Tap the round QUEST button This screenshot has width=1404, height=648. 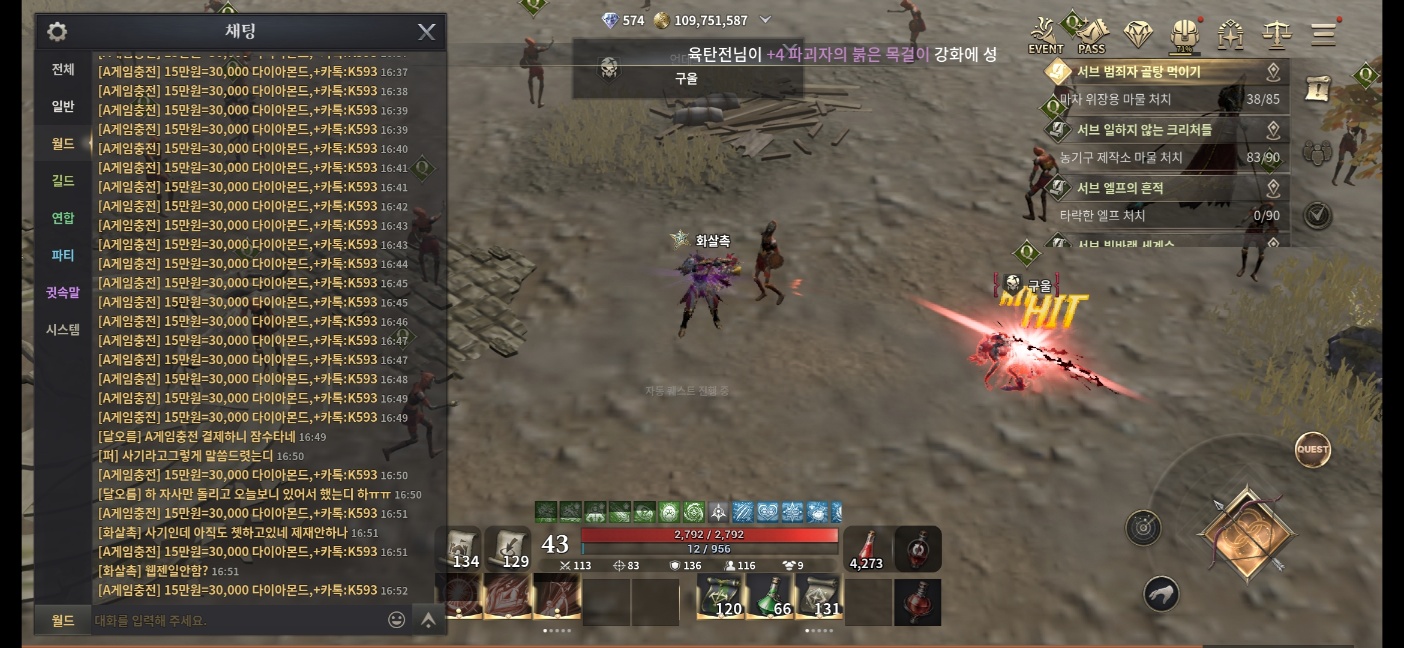(x=1313, y=450)
